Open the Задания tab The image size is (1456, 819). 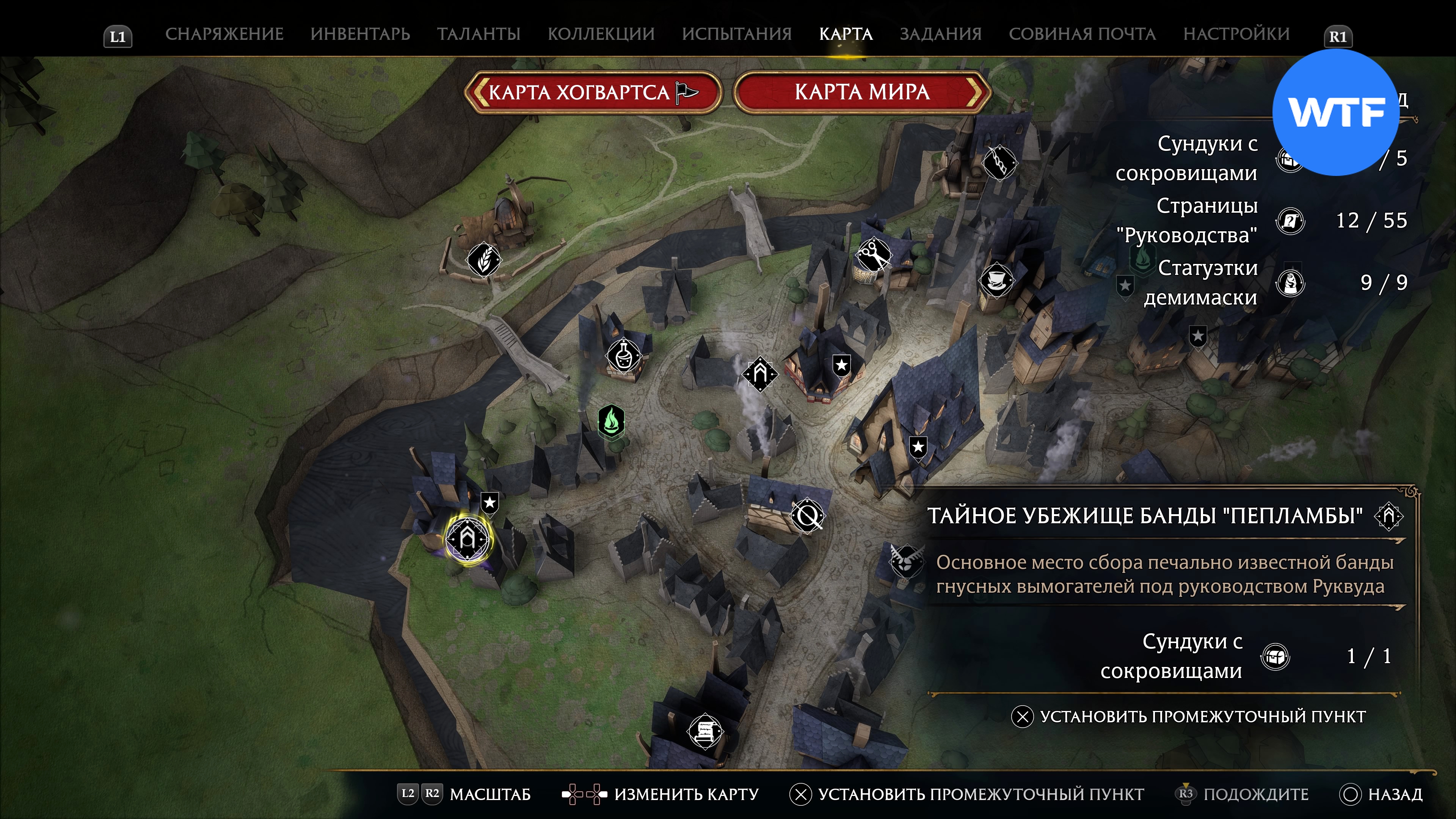[x=940, y=34]
